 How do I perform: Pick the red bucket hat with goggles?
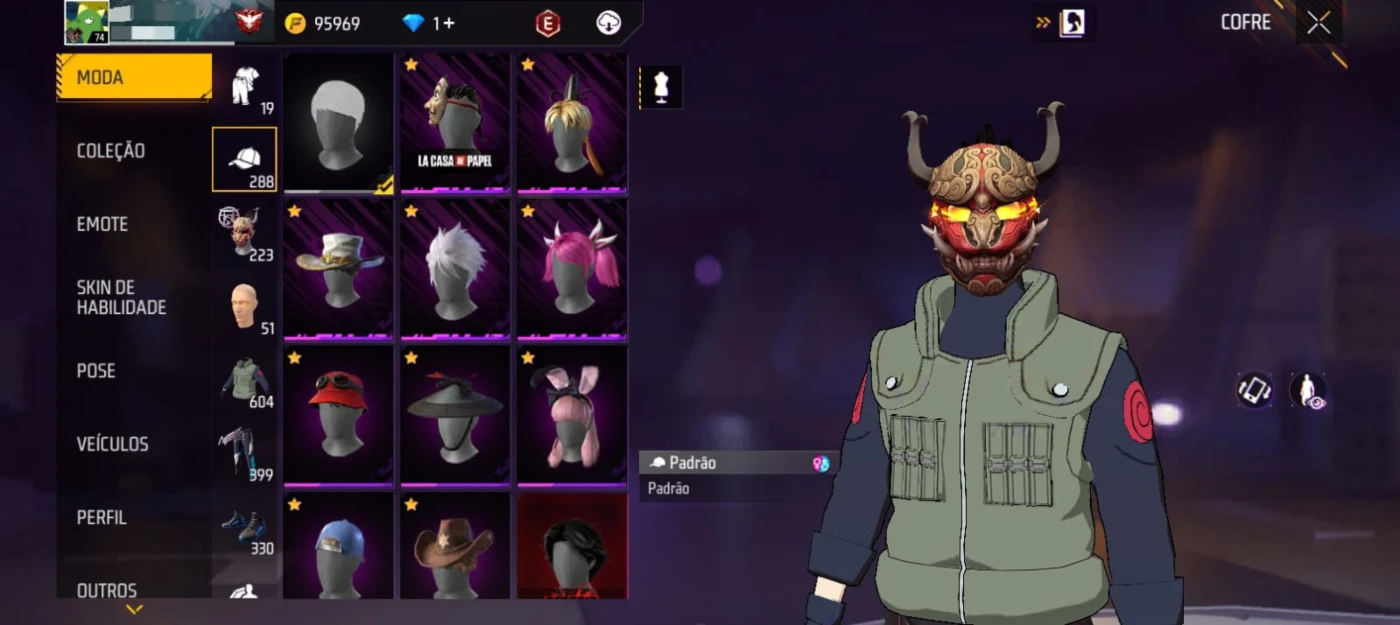(338, 415)
